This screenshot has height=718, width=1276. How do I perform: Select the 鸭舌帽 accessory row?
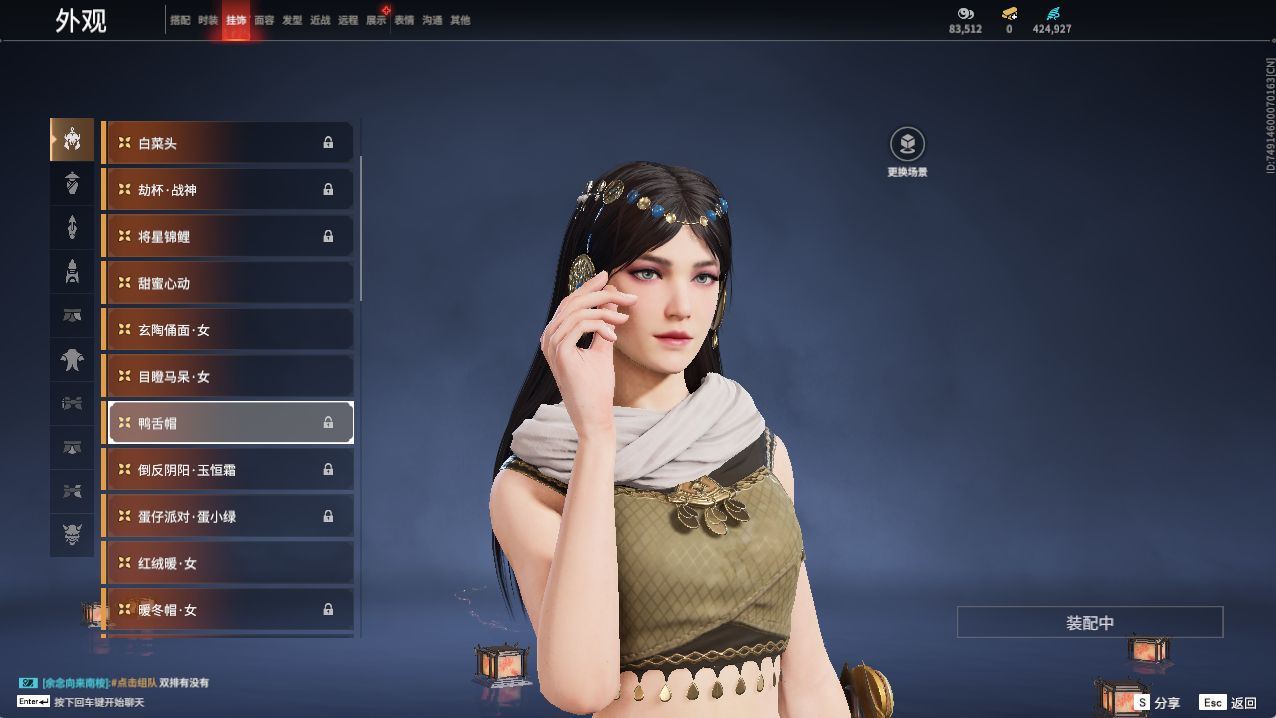(229, 423)
